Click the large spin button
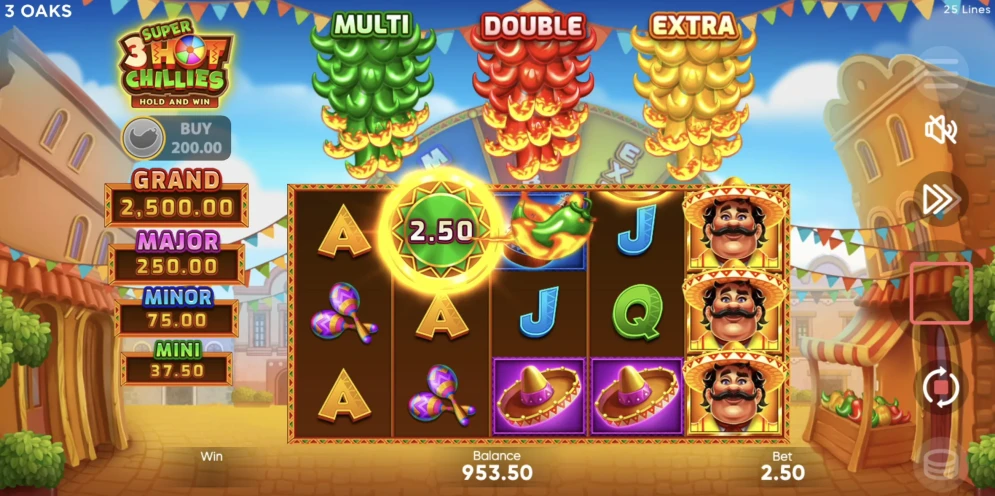995x496 pixels. pos(941,294)
